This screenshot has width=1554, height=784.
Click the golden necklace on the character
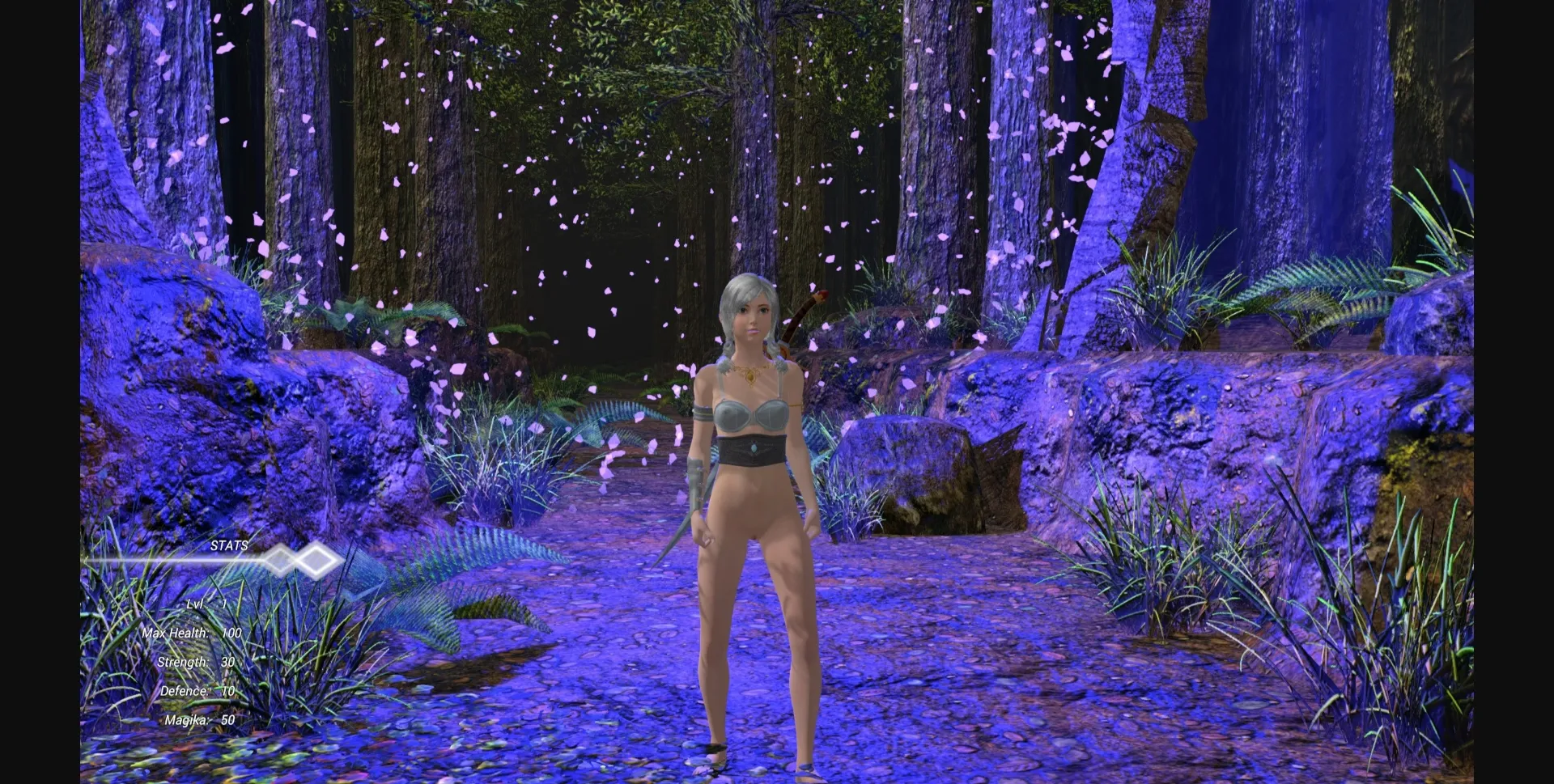point(751,374)
